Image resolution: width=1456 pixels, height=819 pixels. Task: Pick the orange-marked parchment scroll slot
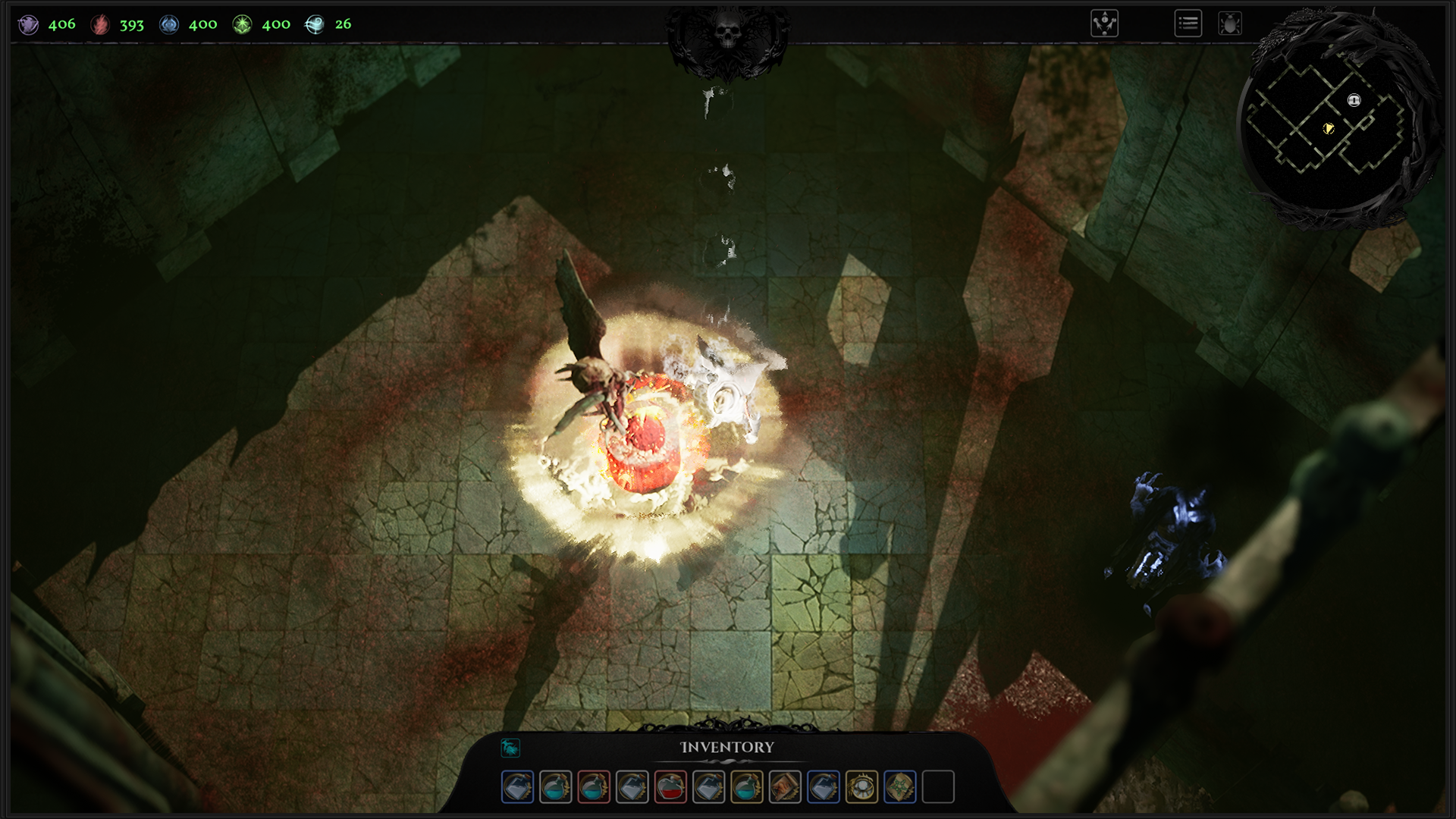pyautogui.click(x=785, y=787)
